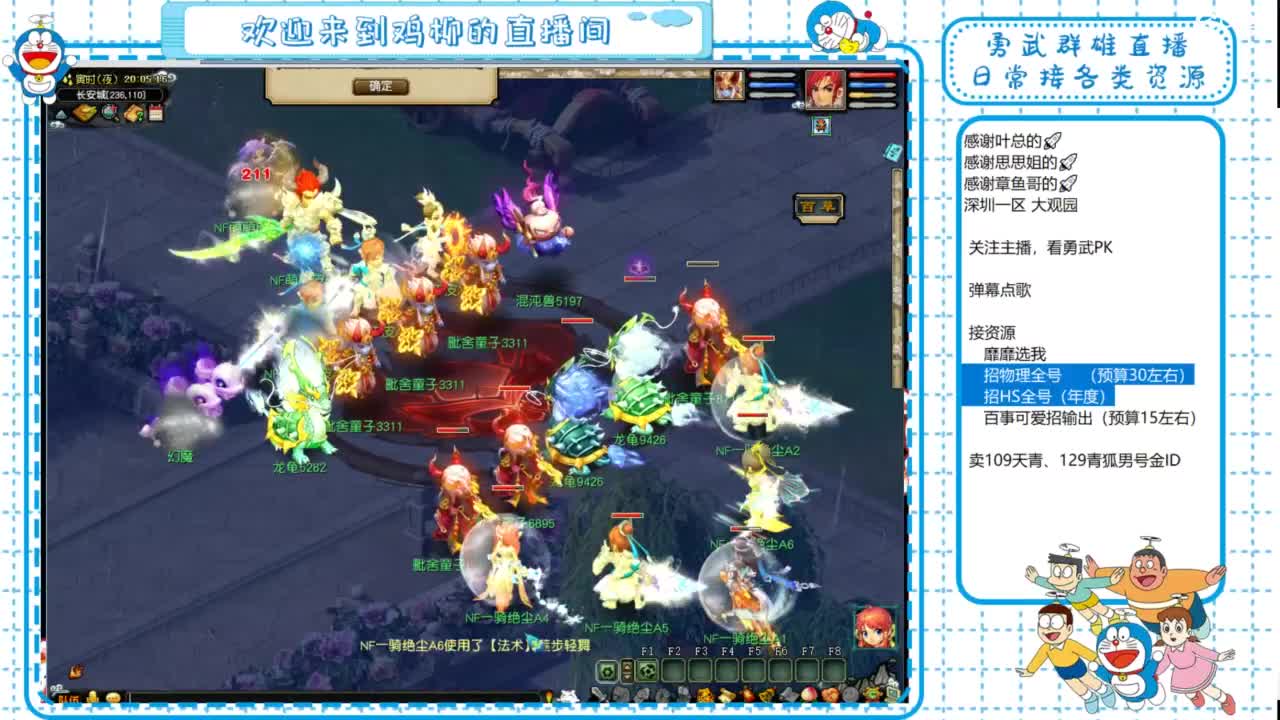Select the golden scroll icon in the item tray

[x=726, y=694]
